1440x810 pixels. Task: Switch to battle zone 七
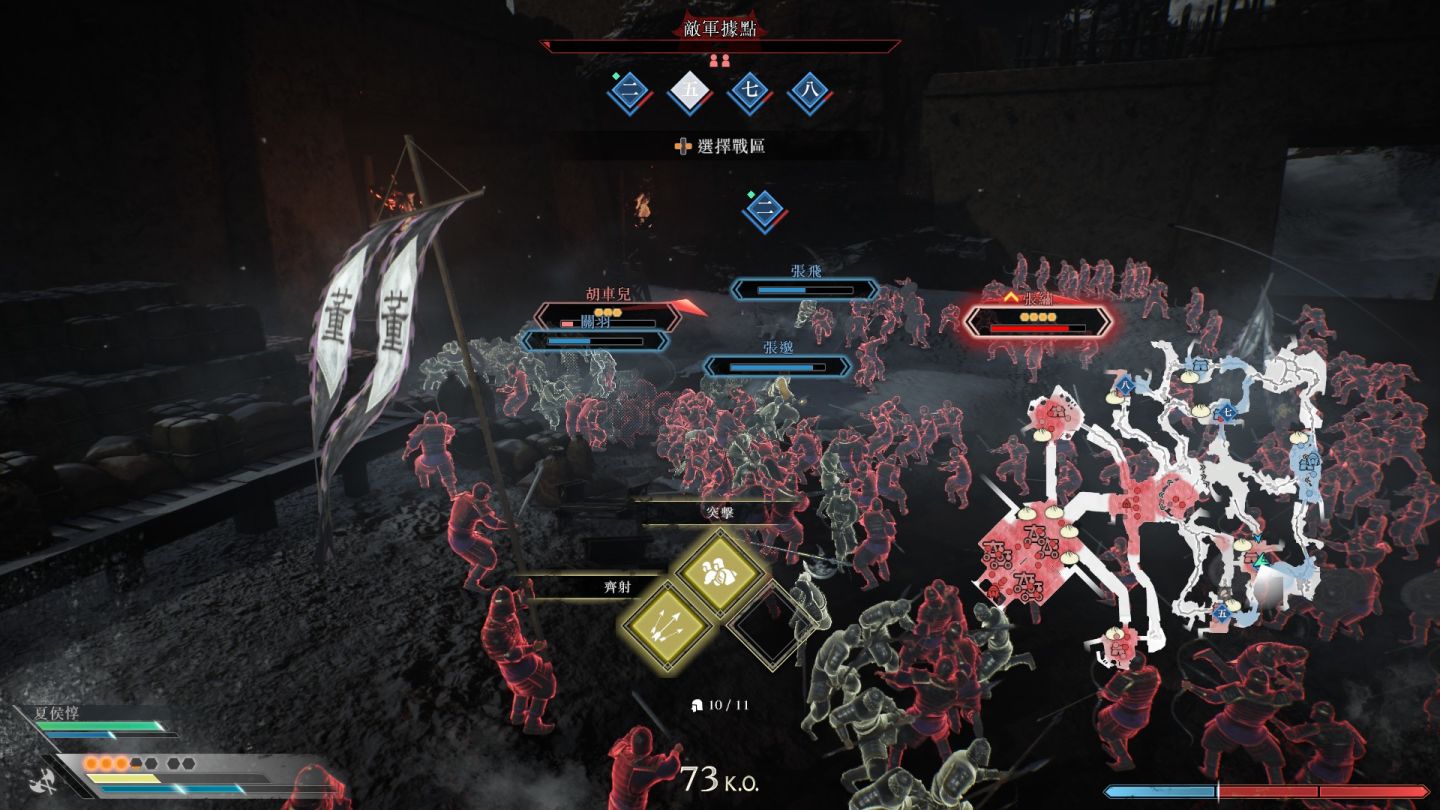pyautogui.click(x=750, y=93)
